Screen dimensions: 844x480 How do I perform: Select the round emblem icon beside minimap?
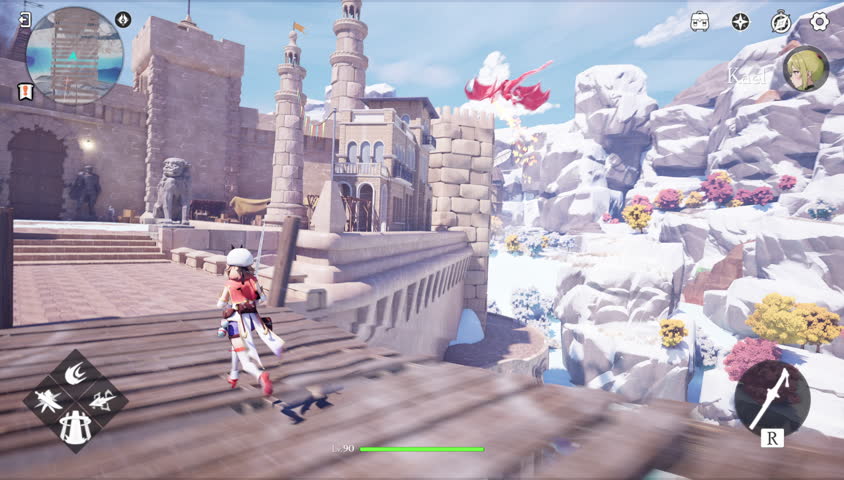(x=123, y=19)
